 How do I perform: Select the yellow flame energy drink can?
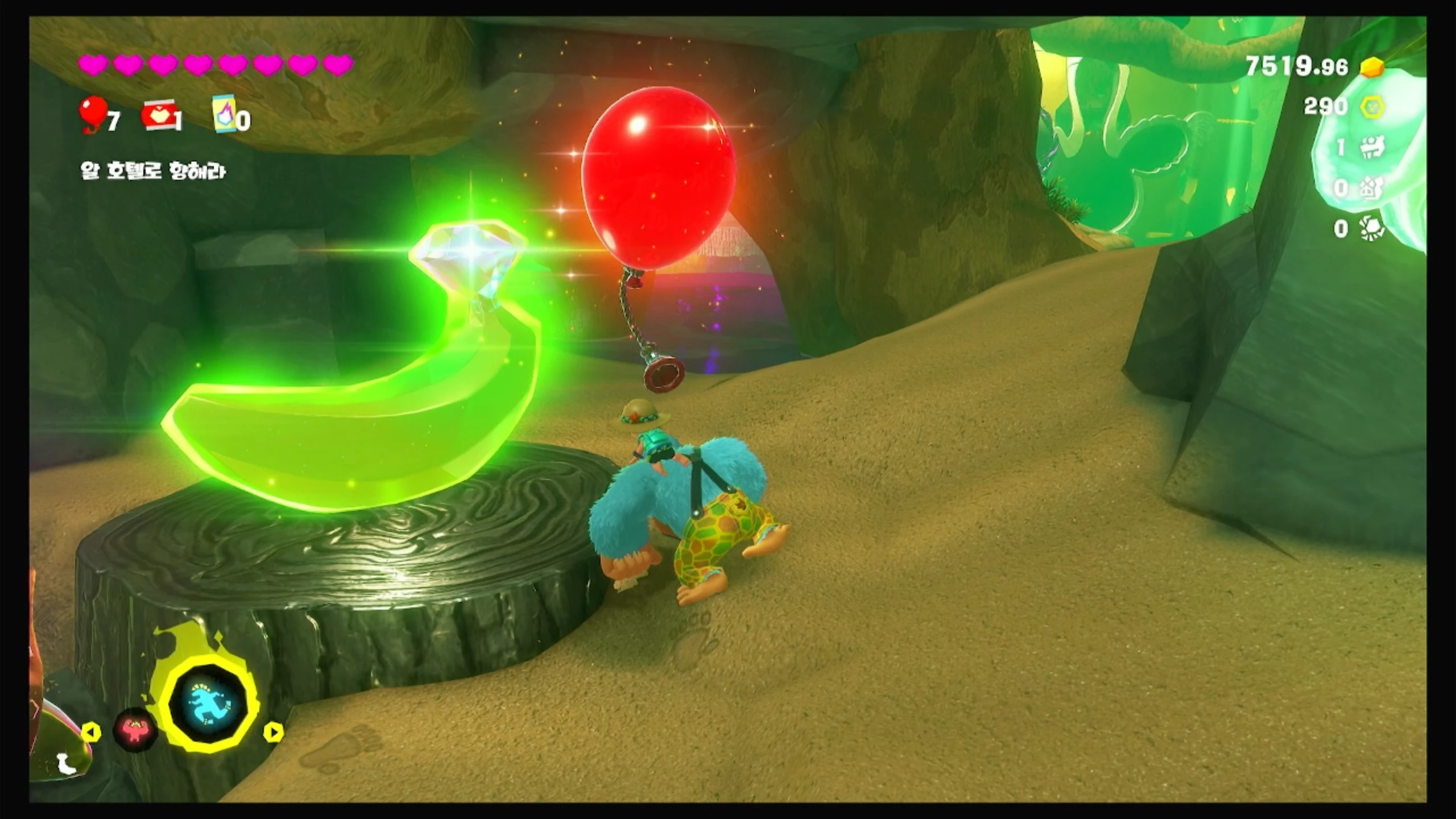(x=225, y=114)
